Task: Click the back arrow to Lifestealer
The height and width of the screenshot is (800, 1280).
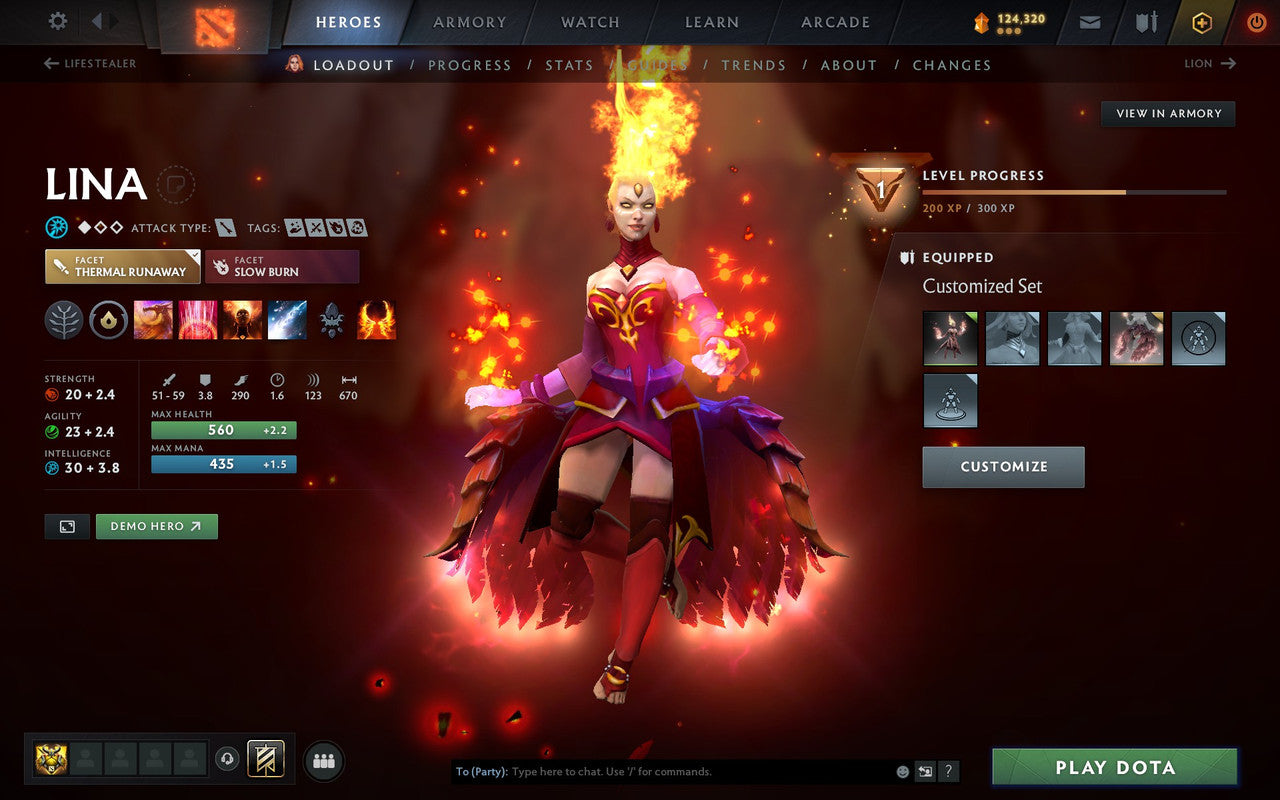Action: (49, 63)
